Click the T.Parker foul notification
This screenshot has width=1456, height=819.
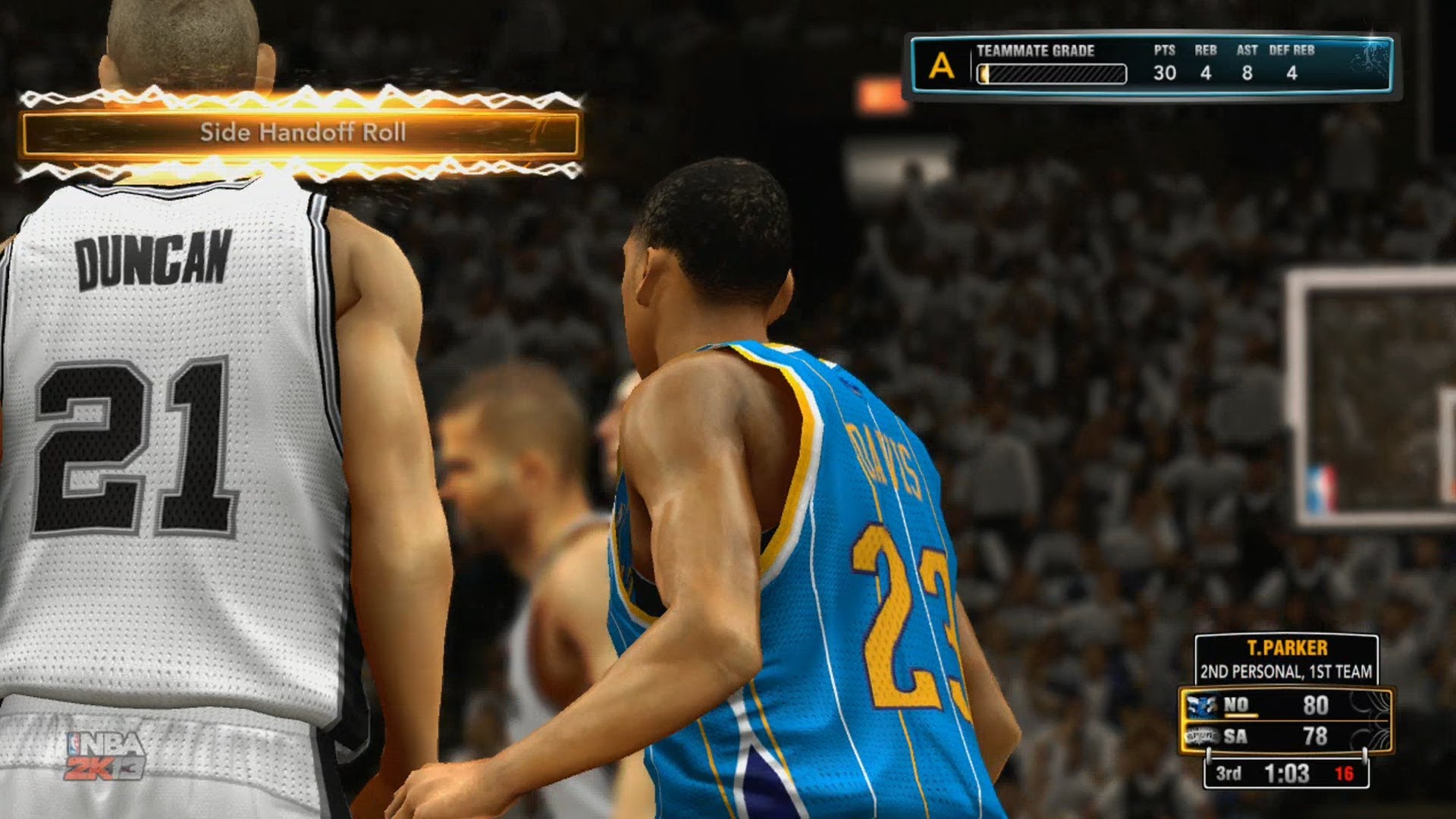click(x=1286, y=660)
